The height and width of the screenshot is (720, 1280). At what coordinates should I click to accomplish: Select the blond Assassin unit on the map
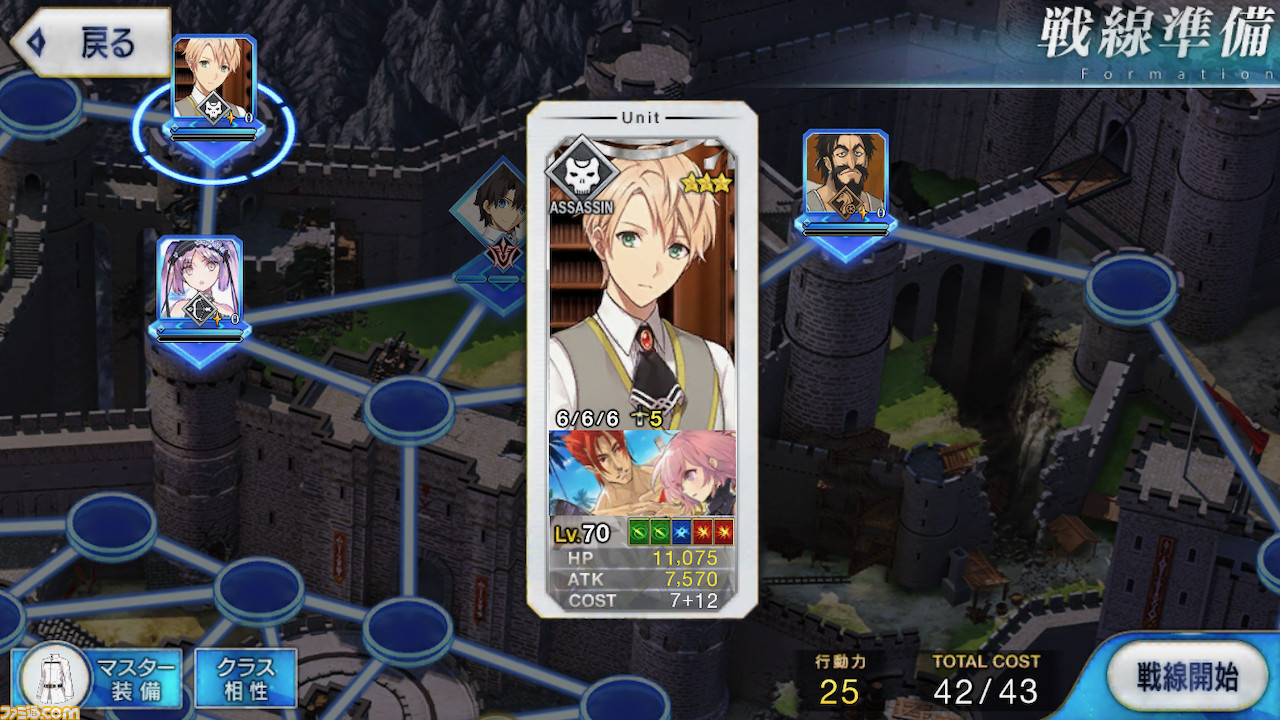tap(214, 82)
